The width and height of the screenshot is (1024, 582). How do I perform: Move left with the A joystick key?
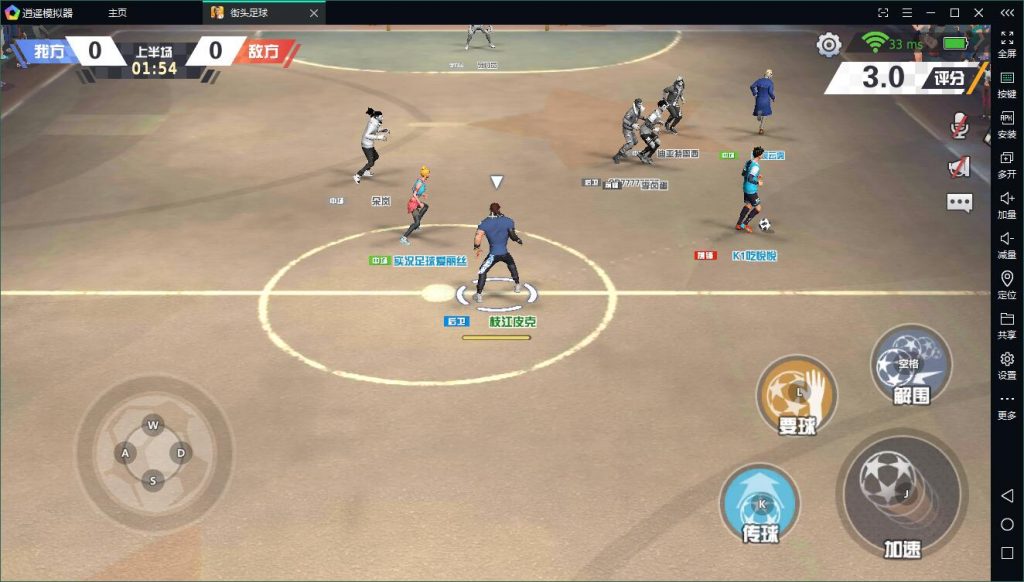click(126, 453)
